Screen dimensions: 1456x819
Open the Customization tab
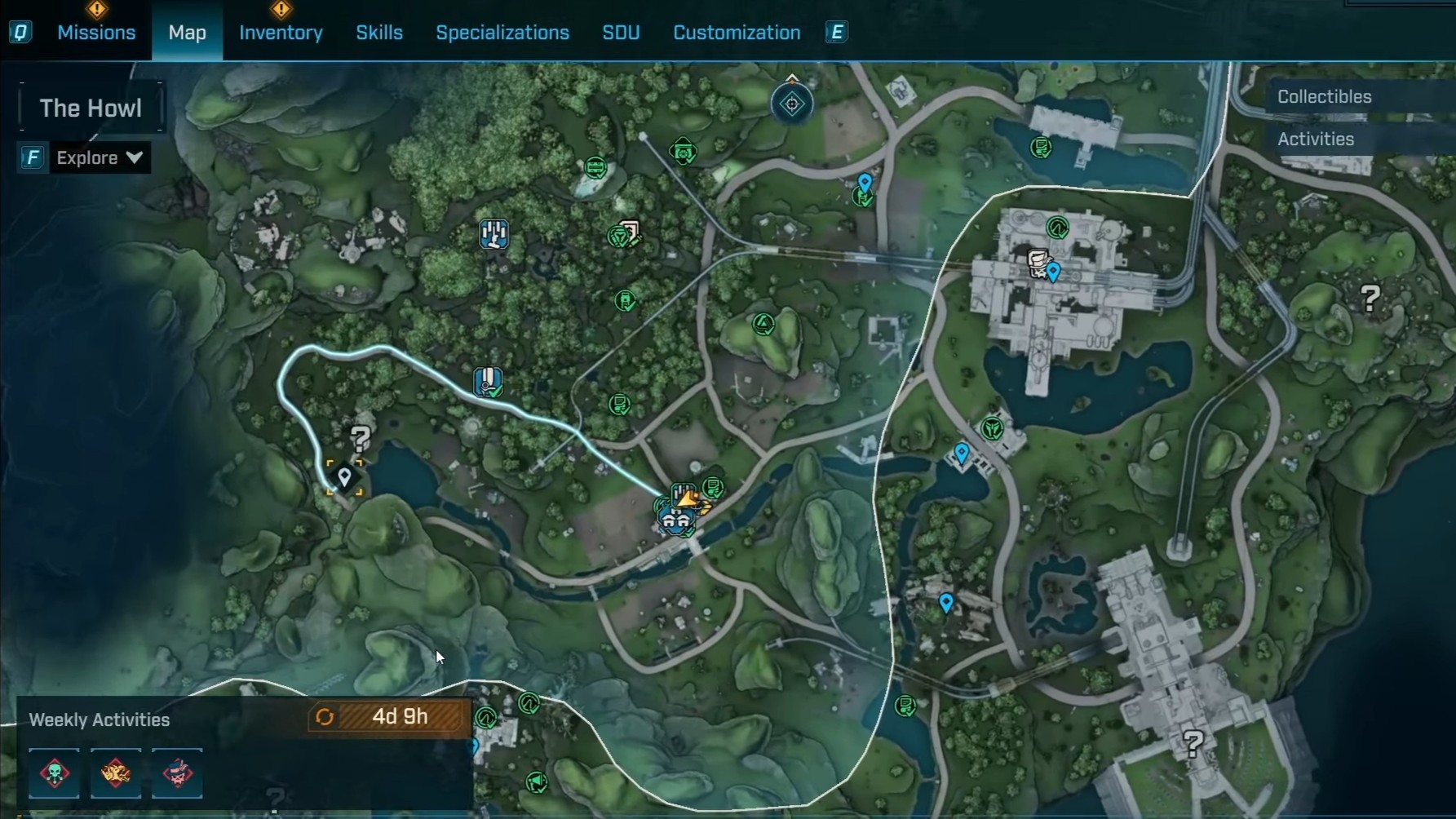pos(737,33)
